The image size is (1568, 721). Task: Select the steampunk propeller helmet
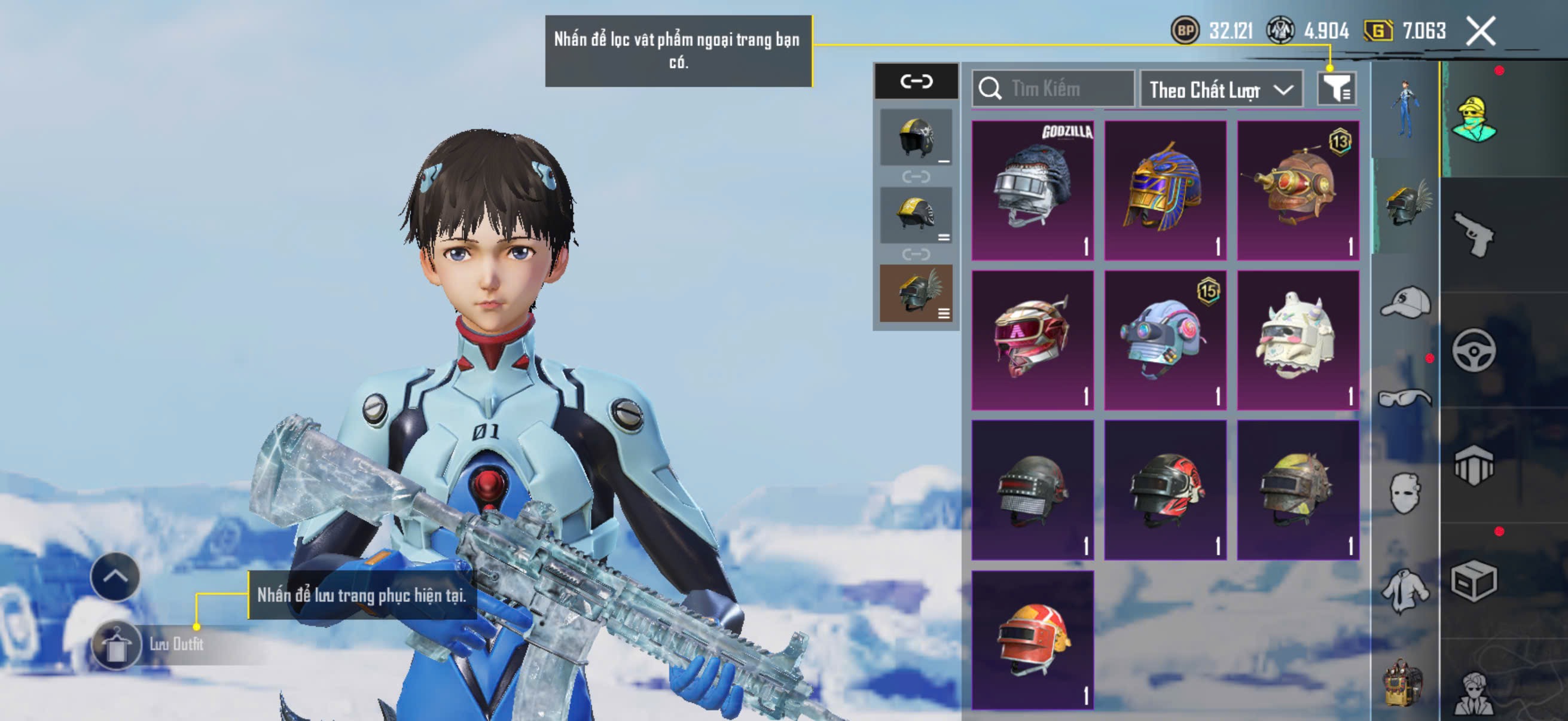coord(1298,191)
